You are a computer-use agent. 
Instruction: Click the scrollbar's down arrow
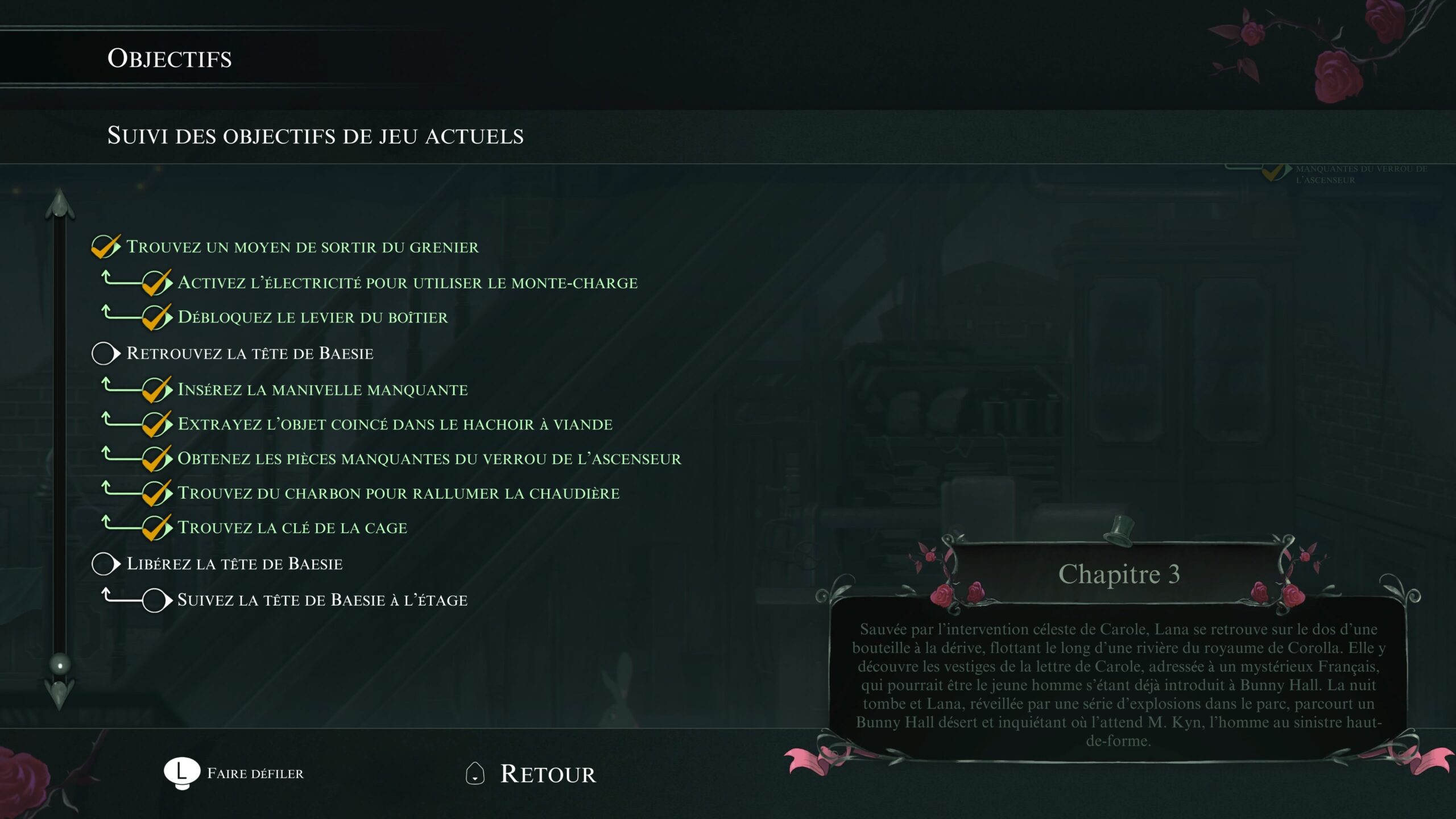point(60,693)
